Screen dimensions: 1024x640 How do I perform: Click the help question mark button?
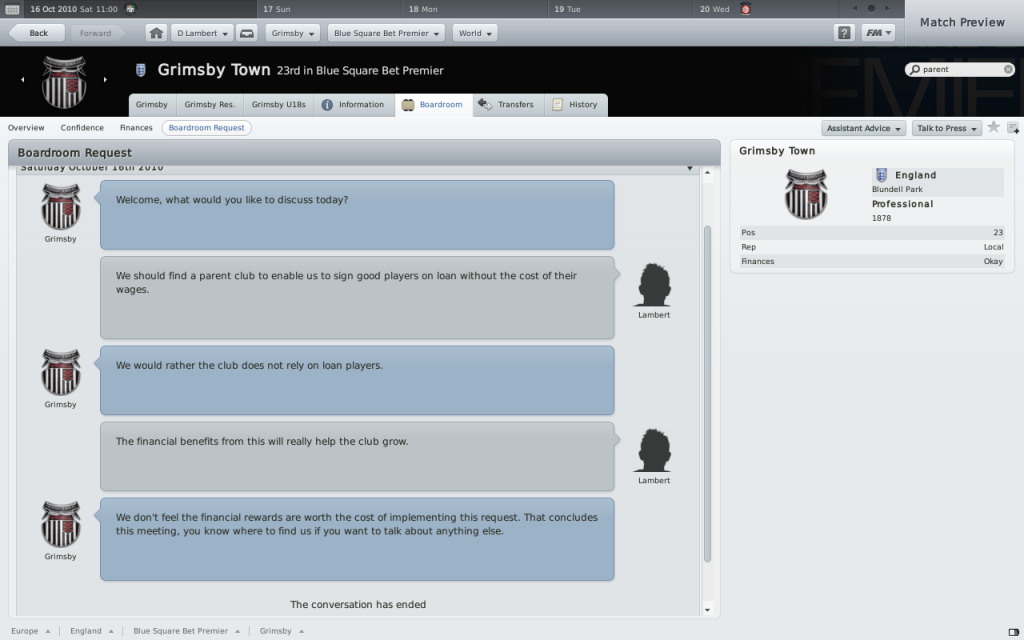coord(844,33)
